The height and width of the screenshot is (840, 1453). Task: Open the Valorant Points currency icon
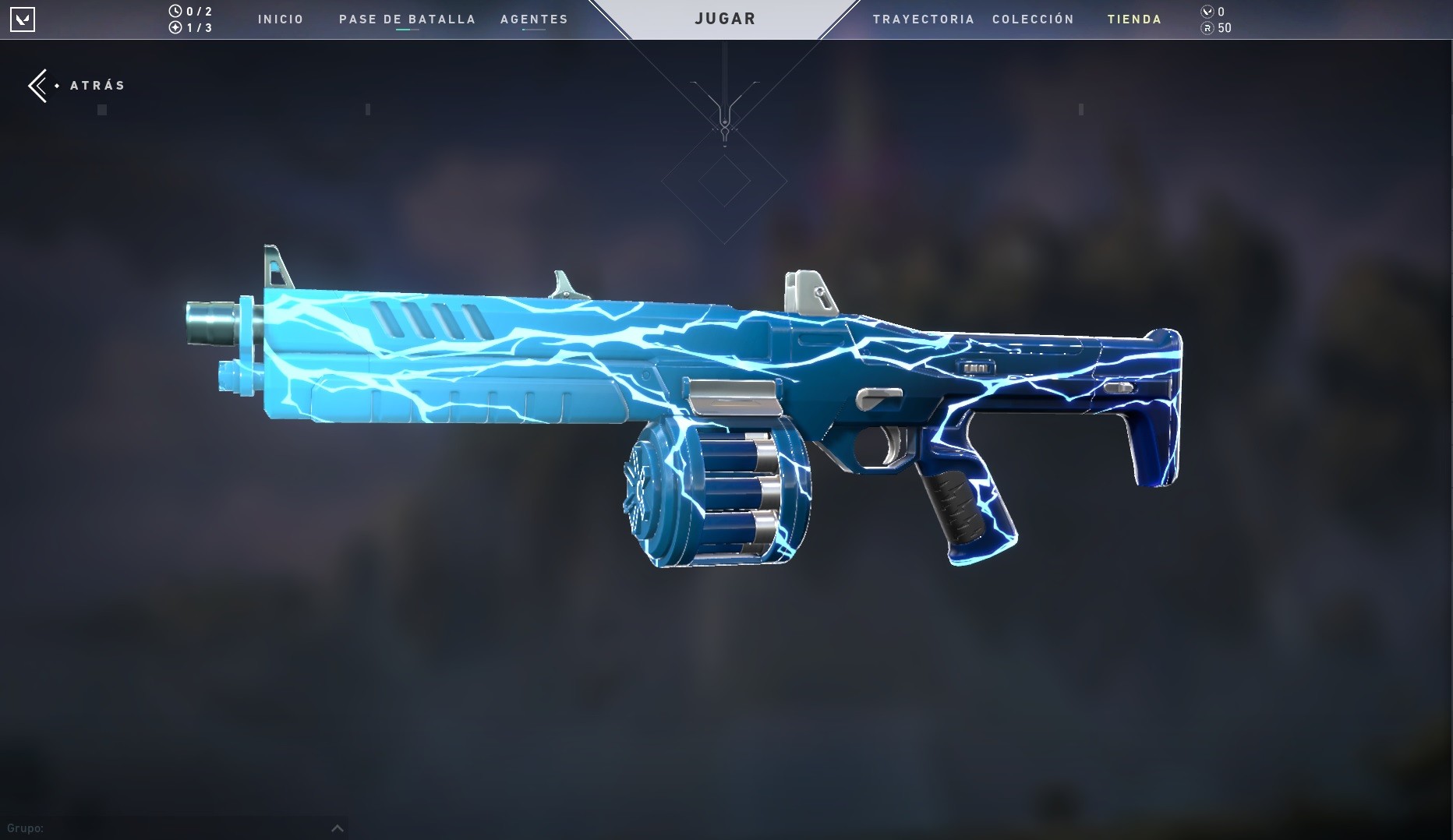pos(1205,11)
